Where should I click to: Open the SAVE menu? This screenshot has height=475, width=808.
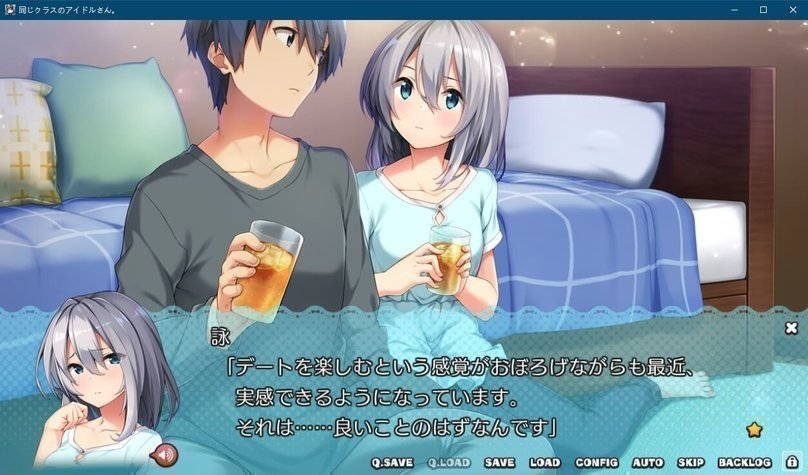click(x=499, y=463)
